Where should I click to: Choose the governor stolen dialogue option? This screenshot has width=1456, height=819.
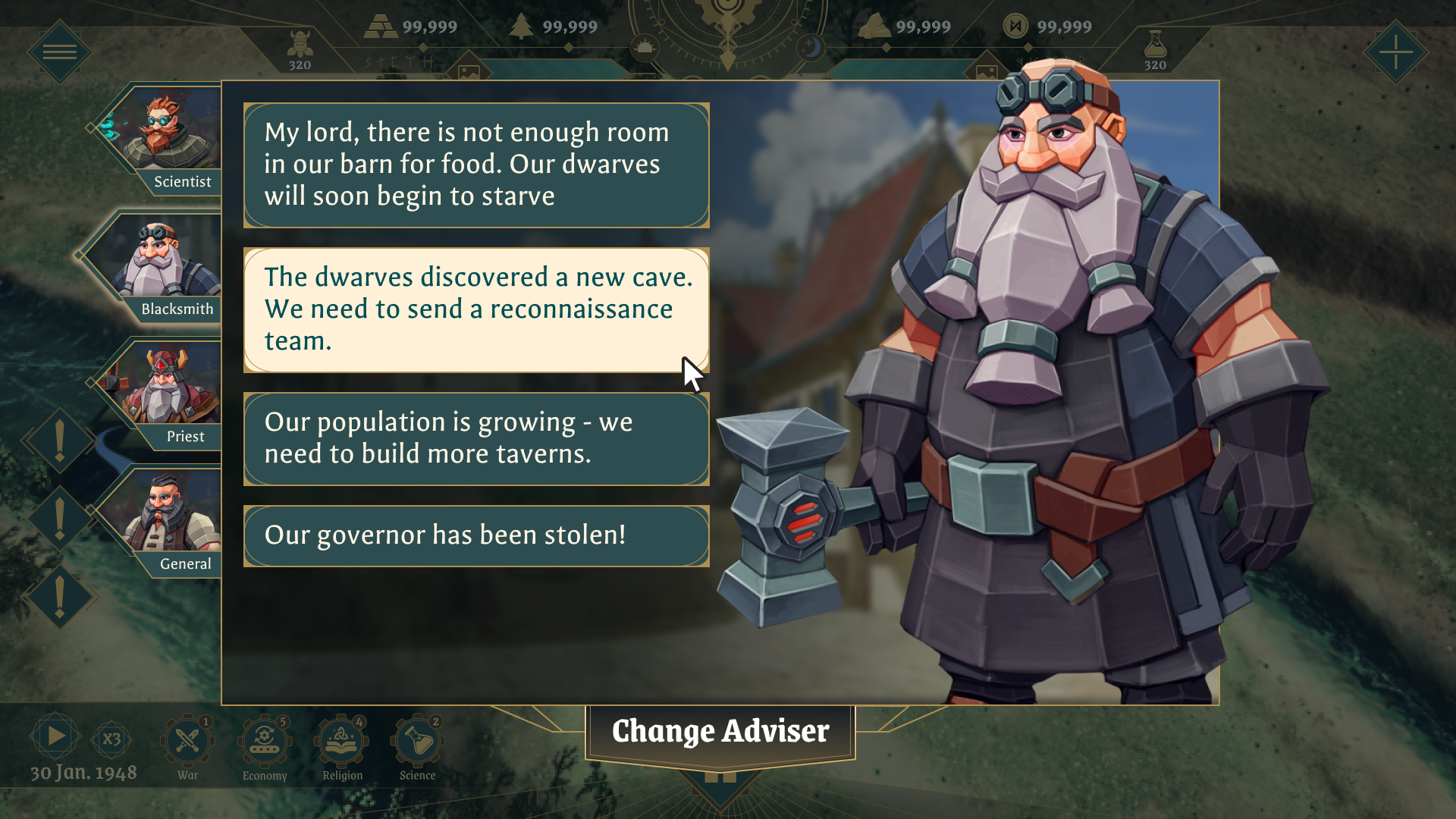pos(475,535)
